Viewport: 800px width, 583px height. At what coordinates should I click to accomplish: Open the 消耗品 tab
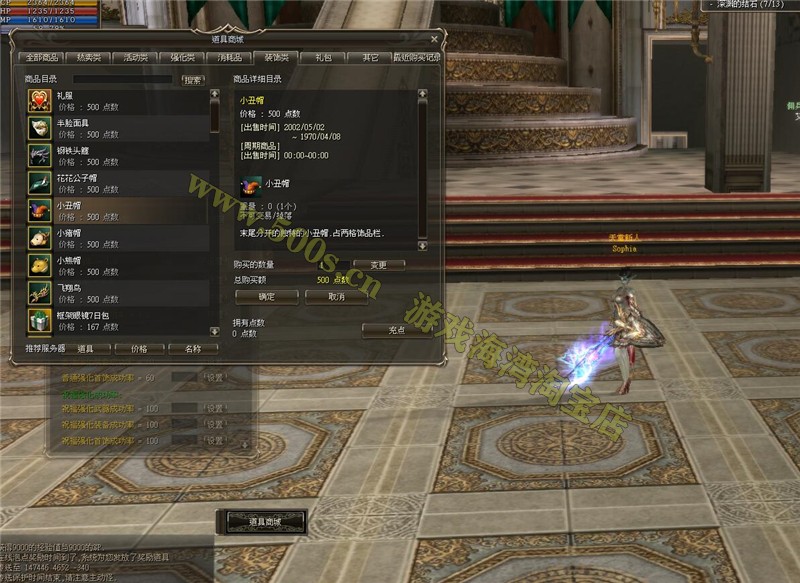pyautogui.click(x=229, y=58)
